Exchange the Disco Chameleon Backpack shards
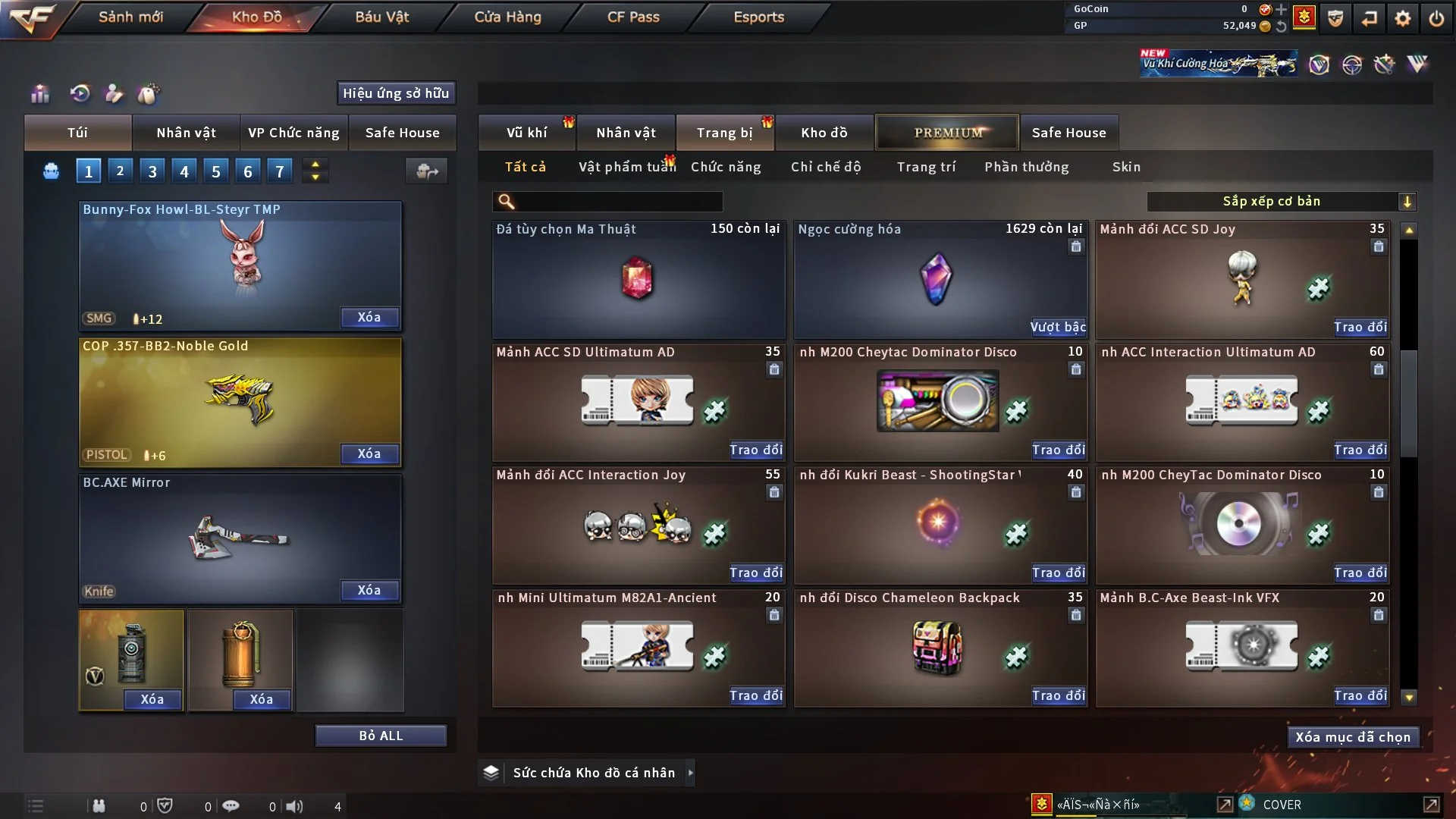 point(1058,695)
